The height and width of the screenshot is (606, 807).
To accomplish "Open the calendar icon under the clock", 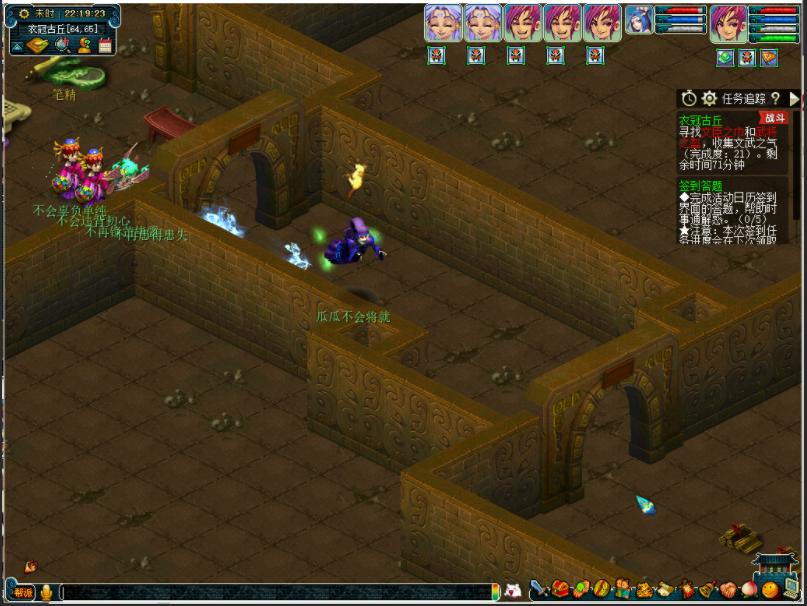I will click(x=105, y=46).
